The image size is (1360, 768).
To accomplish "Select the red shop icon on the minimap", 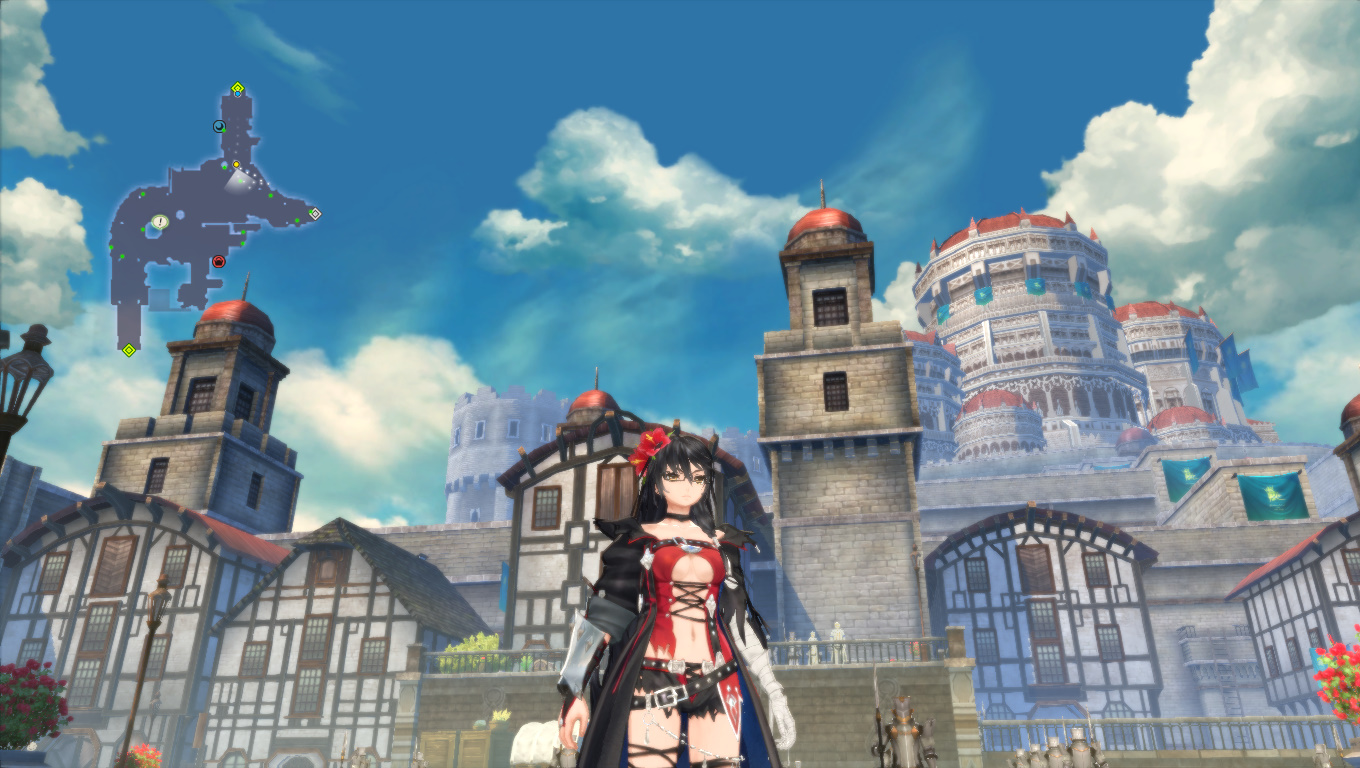I will pos(218,261).
